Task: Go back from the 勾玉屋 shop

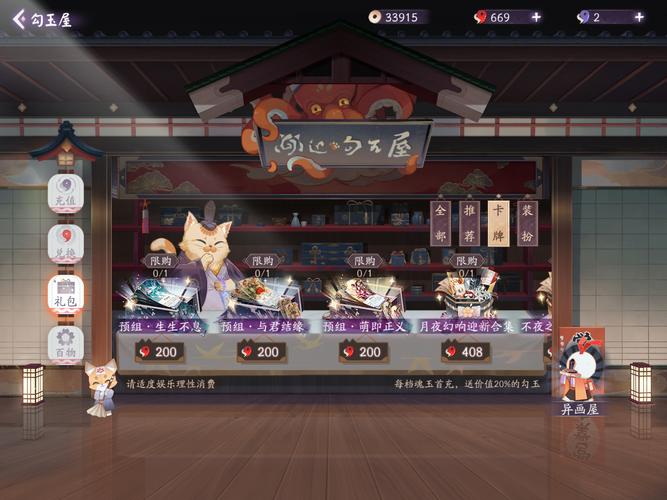Action: 19,19
